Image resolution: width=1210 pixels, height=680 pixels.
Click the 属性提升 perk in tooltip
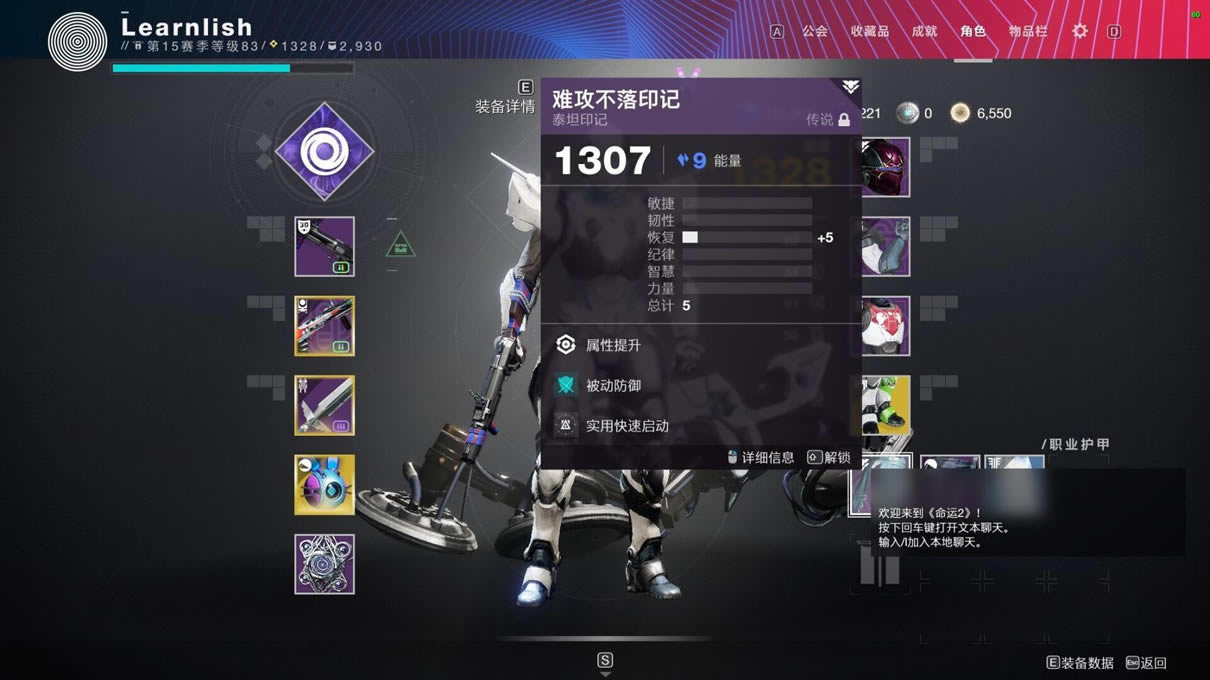(612, 345)
